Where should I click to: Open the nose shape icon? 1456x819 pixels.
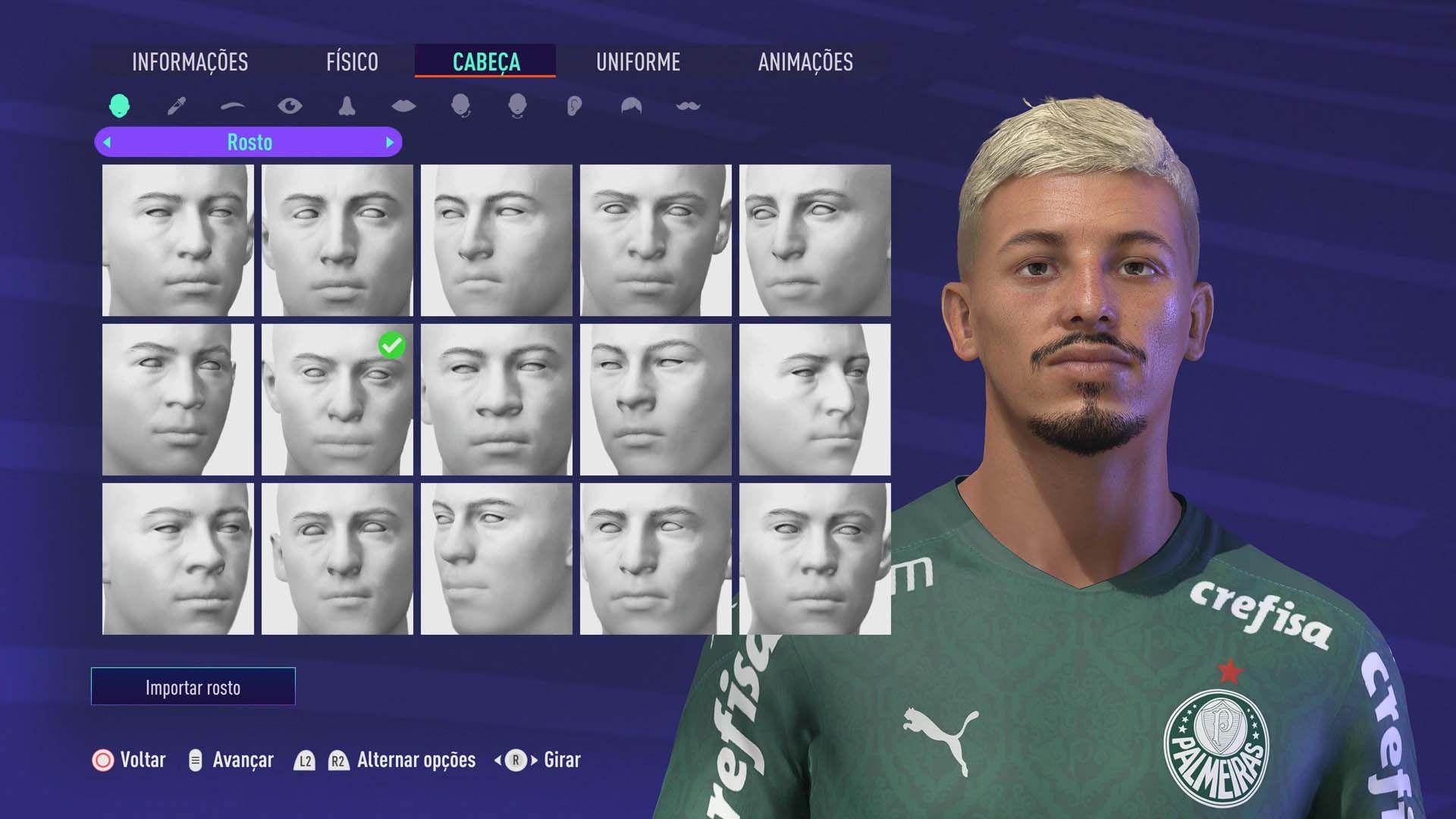coord(347,106)
